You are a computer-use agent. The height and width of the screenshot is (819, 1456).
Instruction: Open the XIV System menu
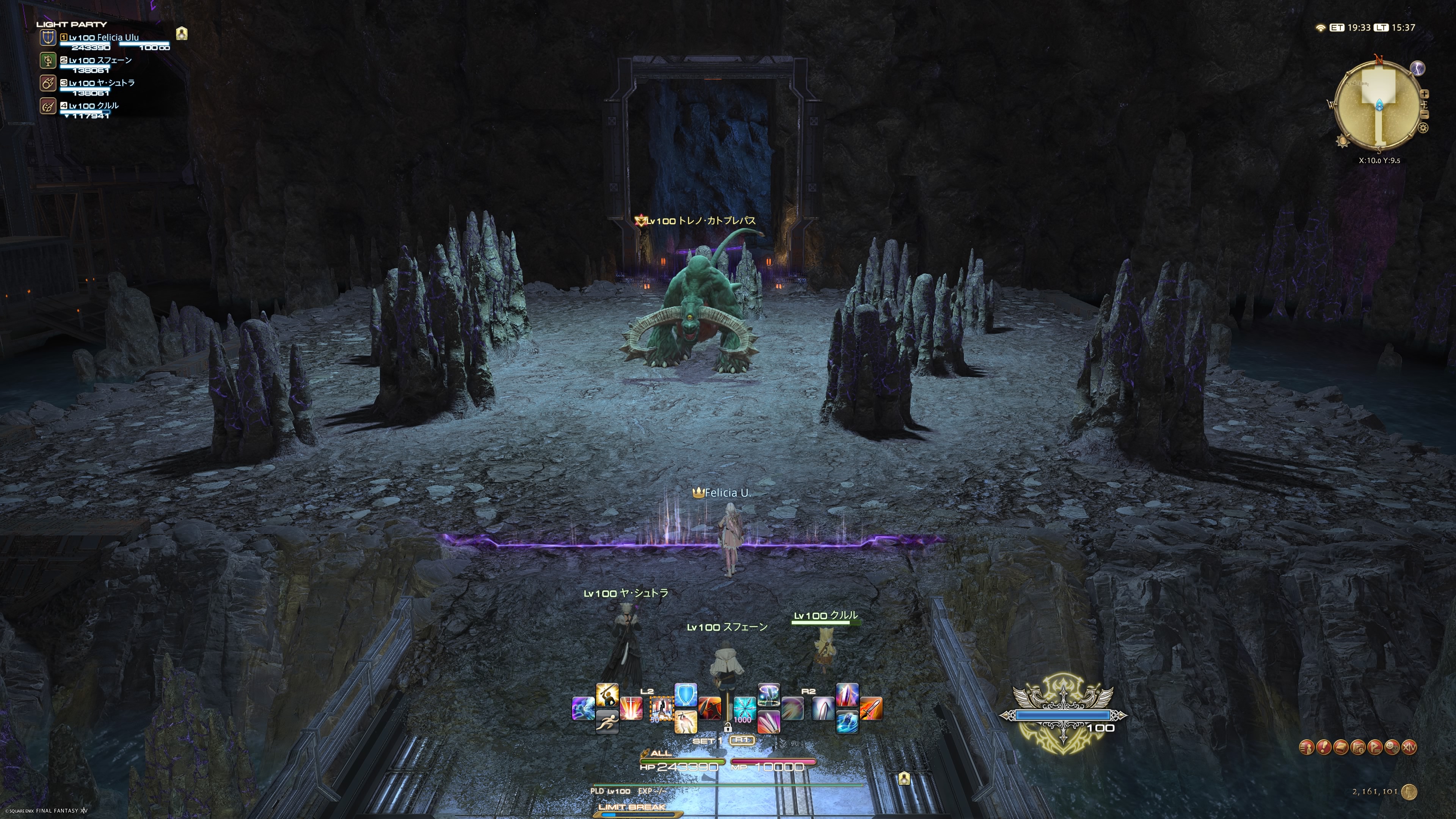[1410, 747]
